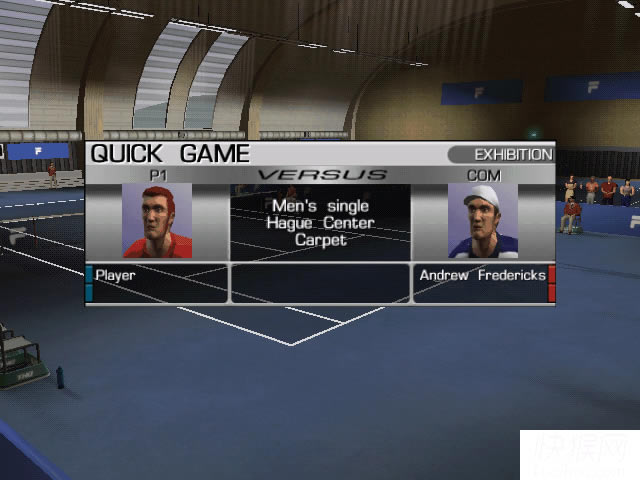Click the Player name panel
The width and height of the screenshot is (640, 480).
click(x=158, y=283)
